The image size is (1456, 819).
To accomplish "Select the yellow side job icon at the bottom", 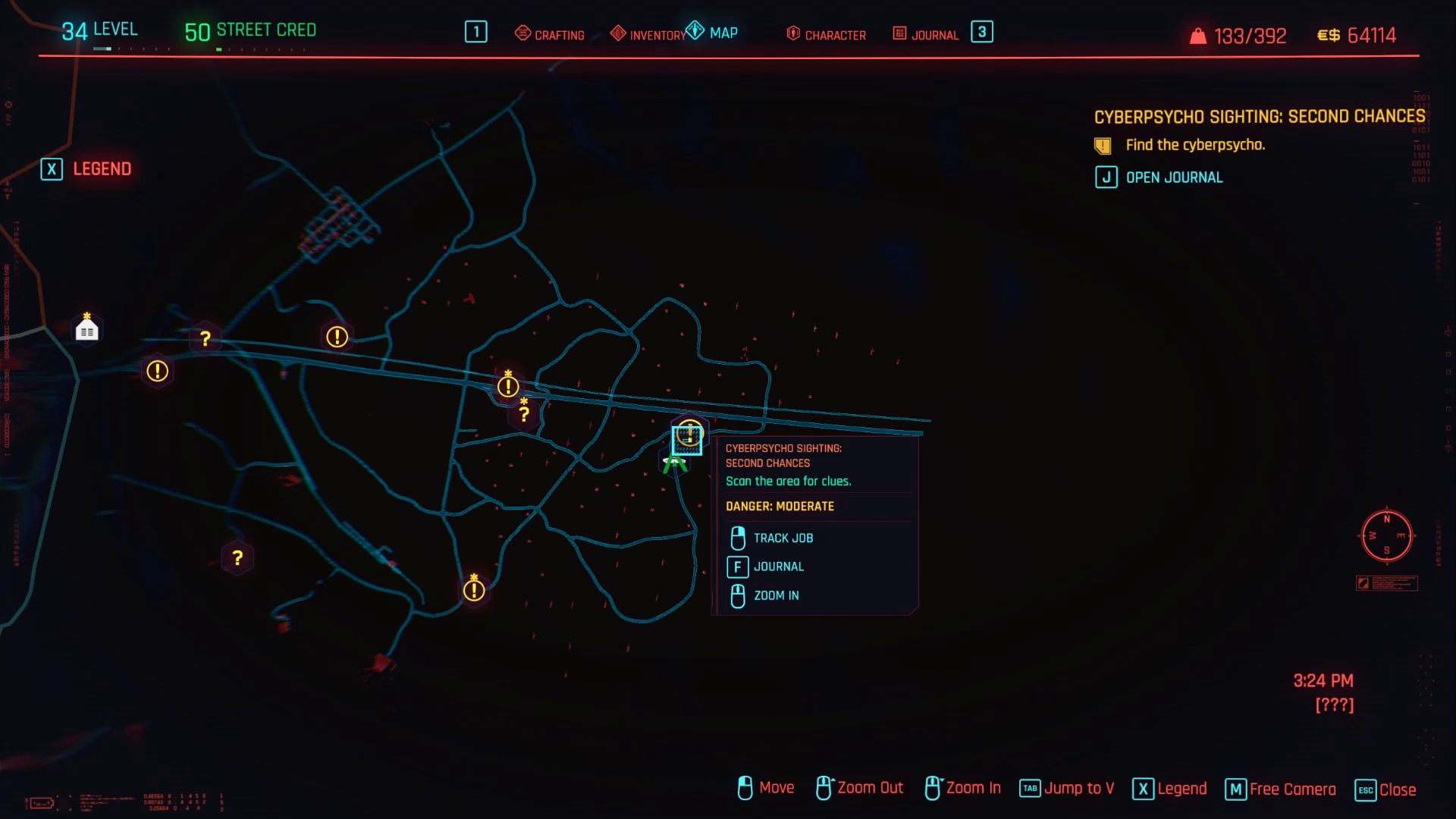I will (x=475, y=590).
